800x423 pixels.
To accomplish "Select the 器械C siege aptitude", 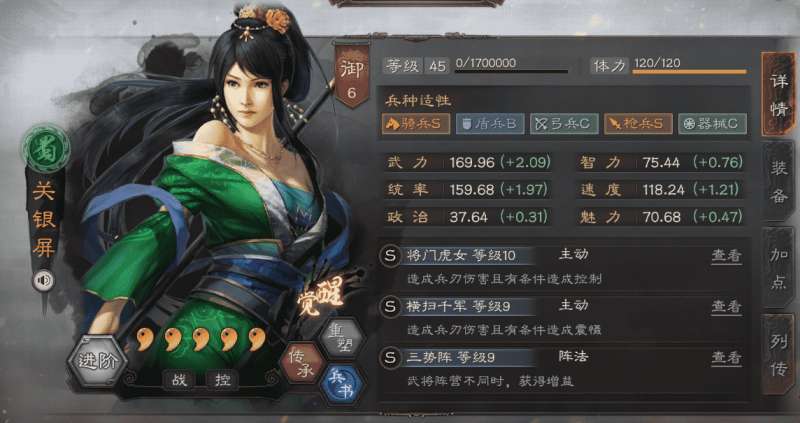I will point(712,123).
